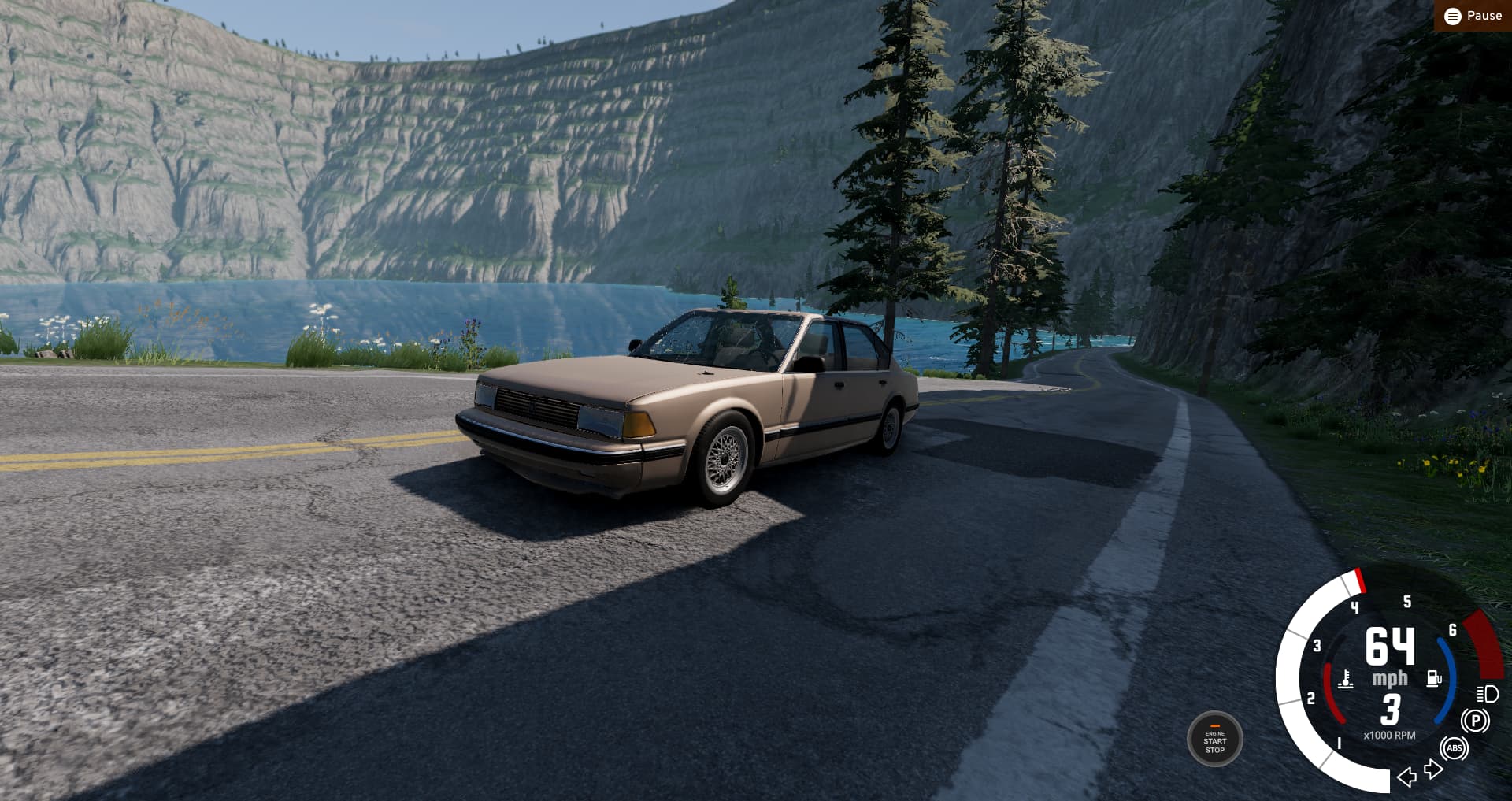
Task: Open the Pause menu
Action: 1473,16
